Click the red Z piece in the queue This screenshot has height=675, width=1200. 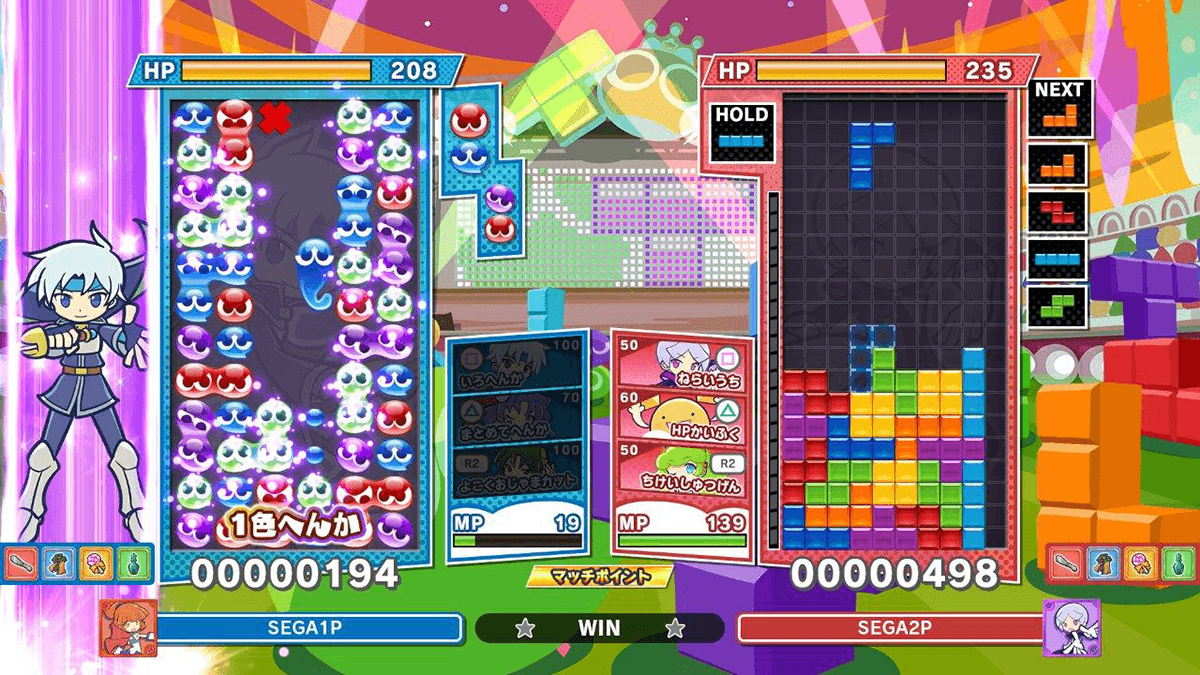click(1059, 210)
